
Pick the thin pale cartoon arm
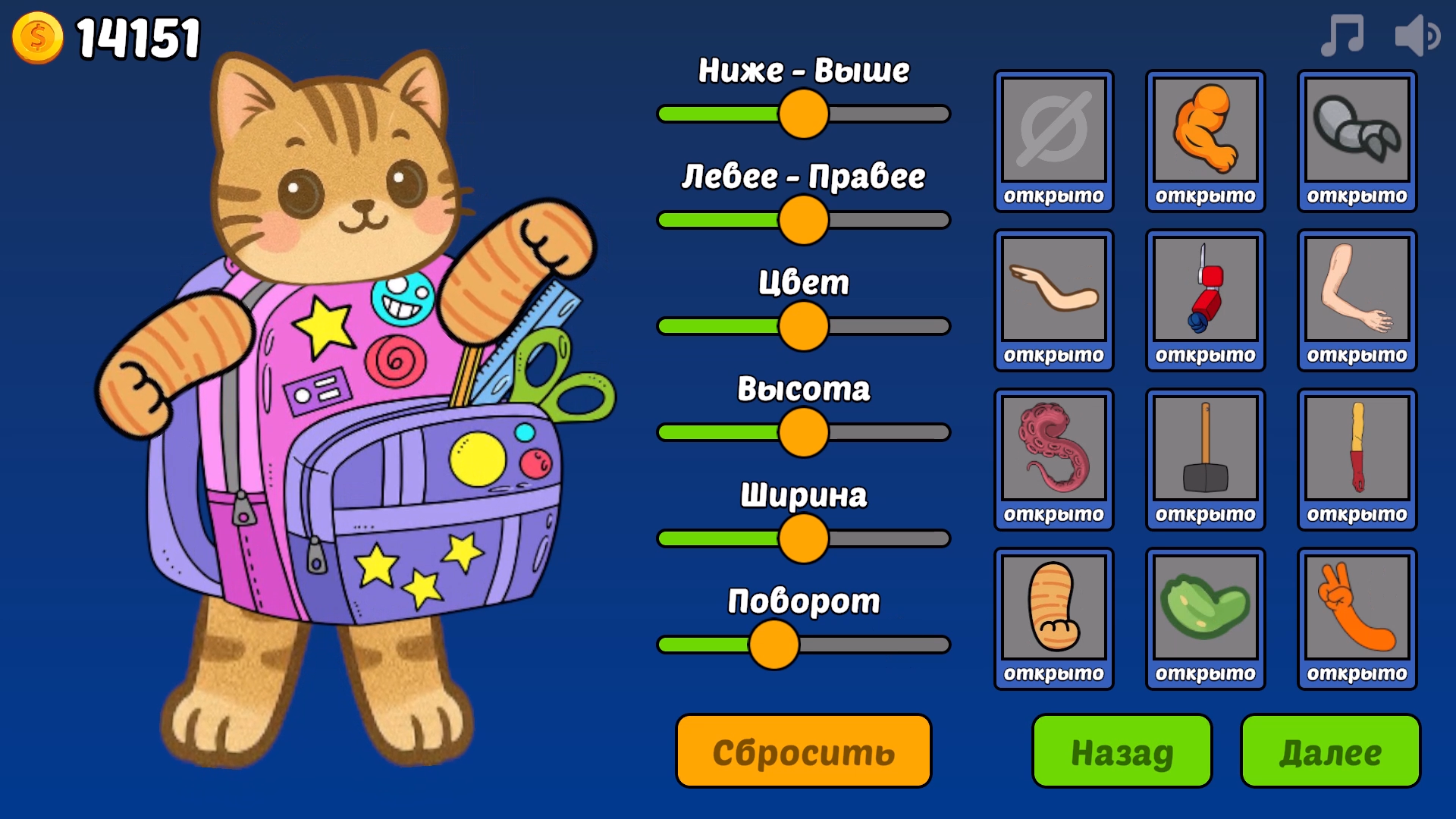tap(1053, 296)
